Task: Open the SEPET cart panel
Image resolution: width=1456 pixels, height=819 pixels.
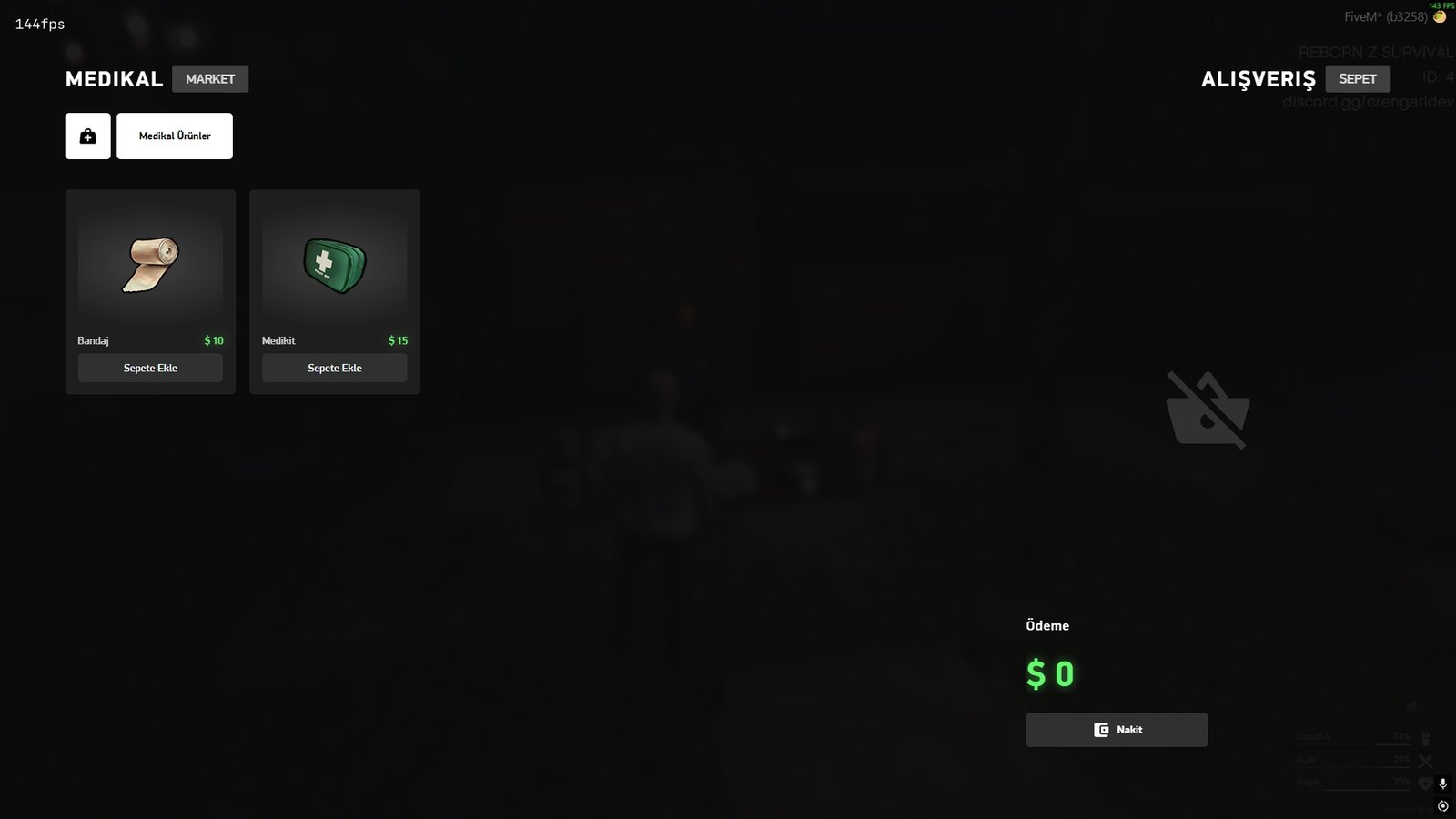Action: 1359,78
